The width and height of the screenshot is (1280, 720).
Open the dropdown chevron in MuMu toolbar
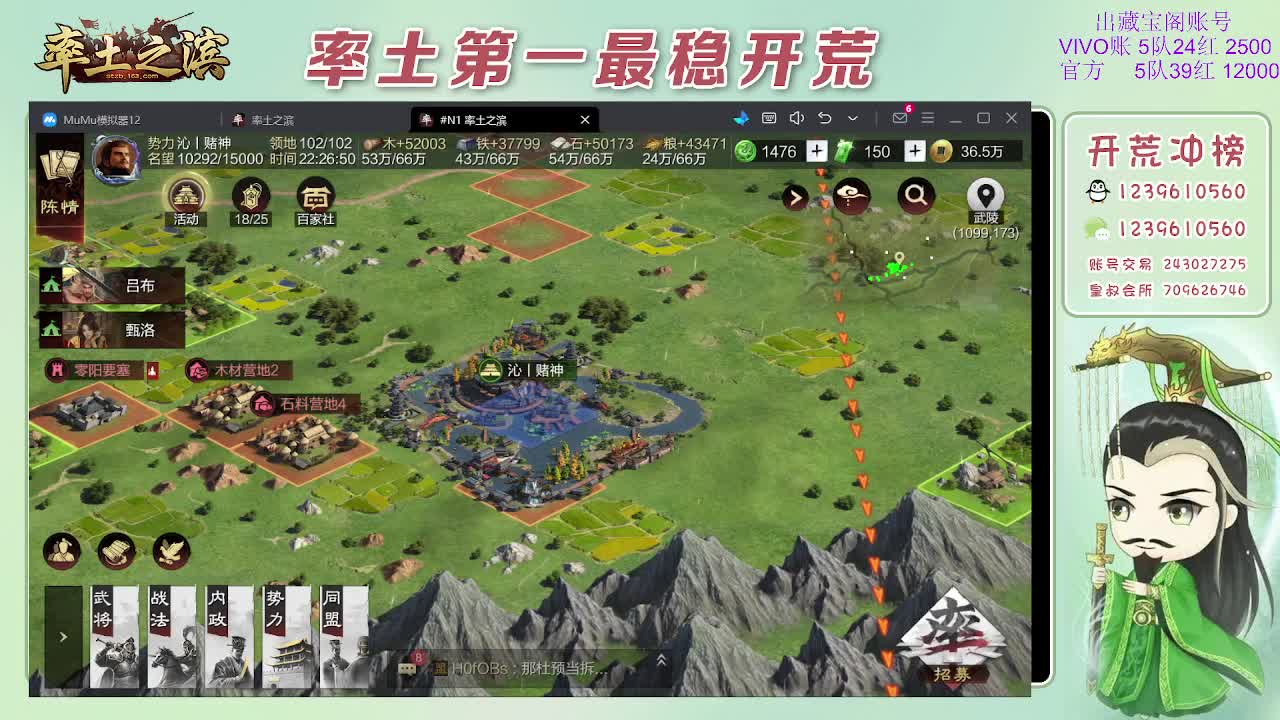[852, 118]
